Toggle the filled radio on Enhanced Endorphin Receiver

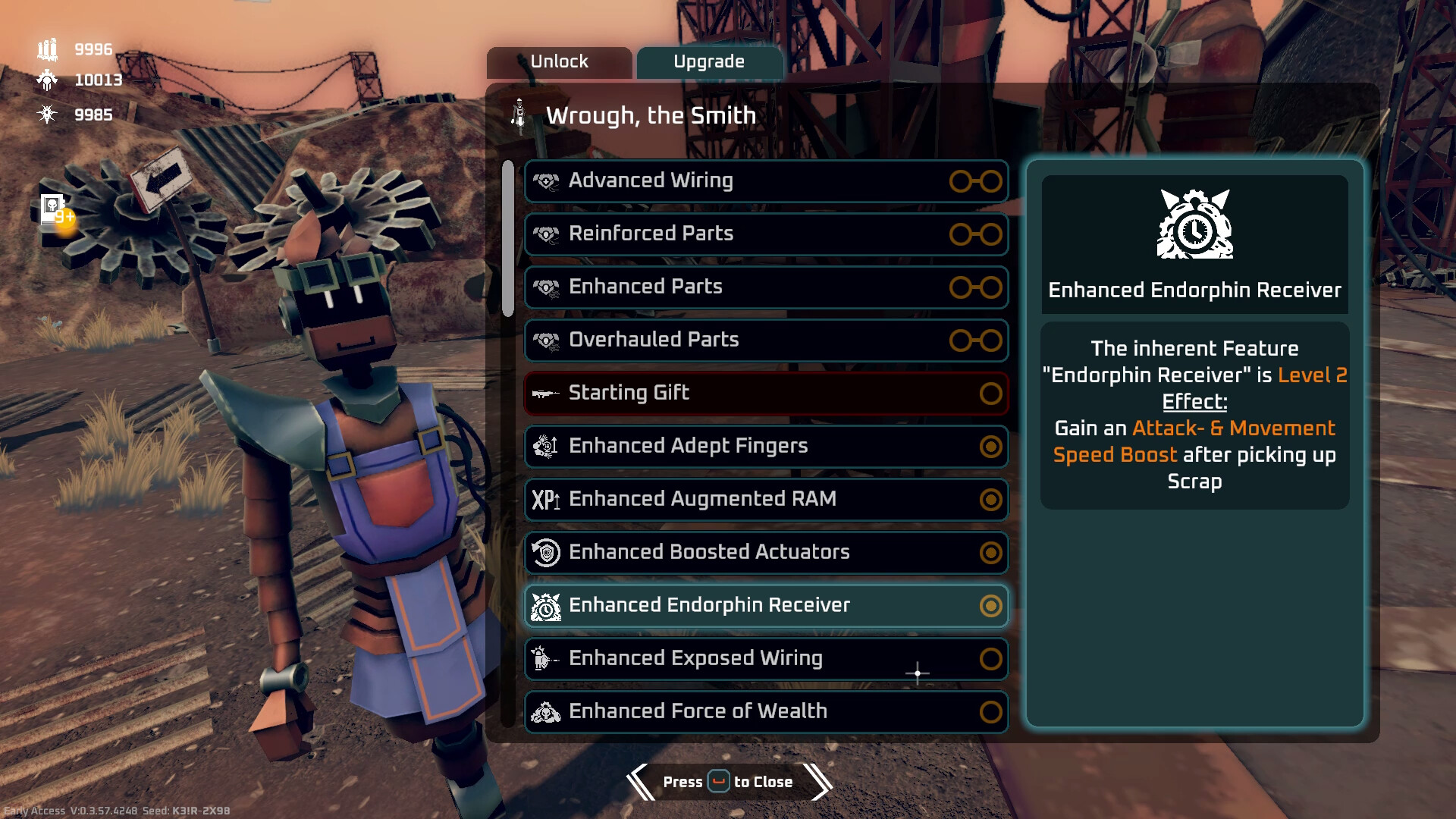tap(990, 606)
